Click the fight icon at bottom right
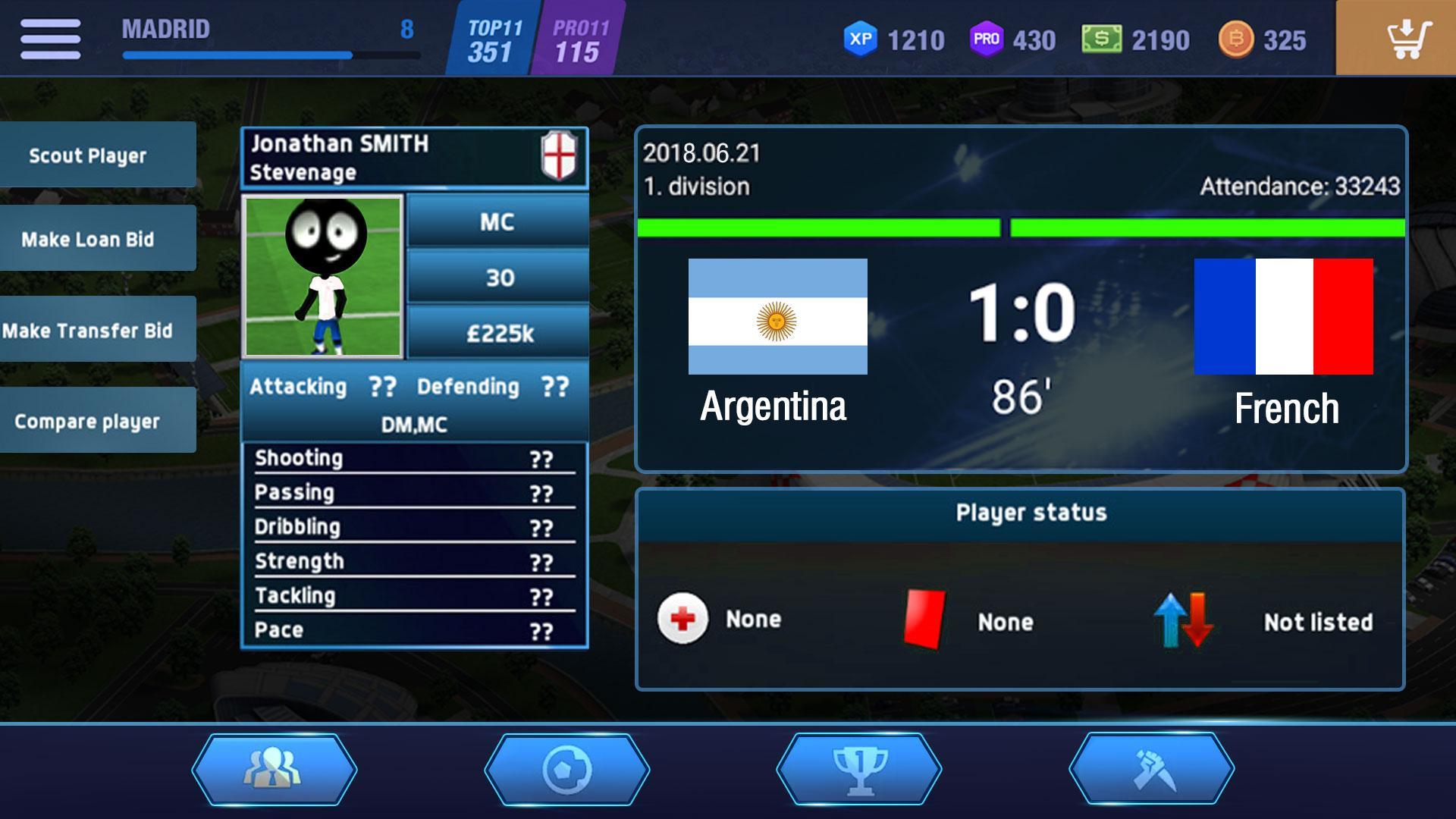 1153,767
